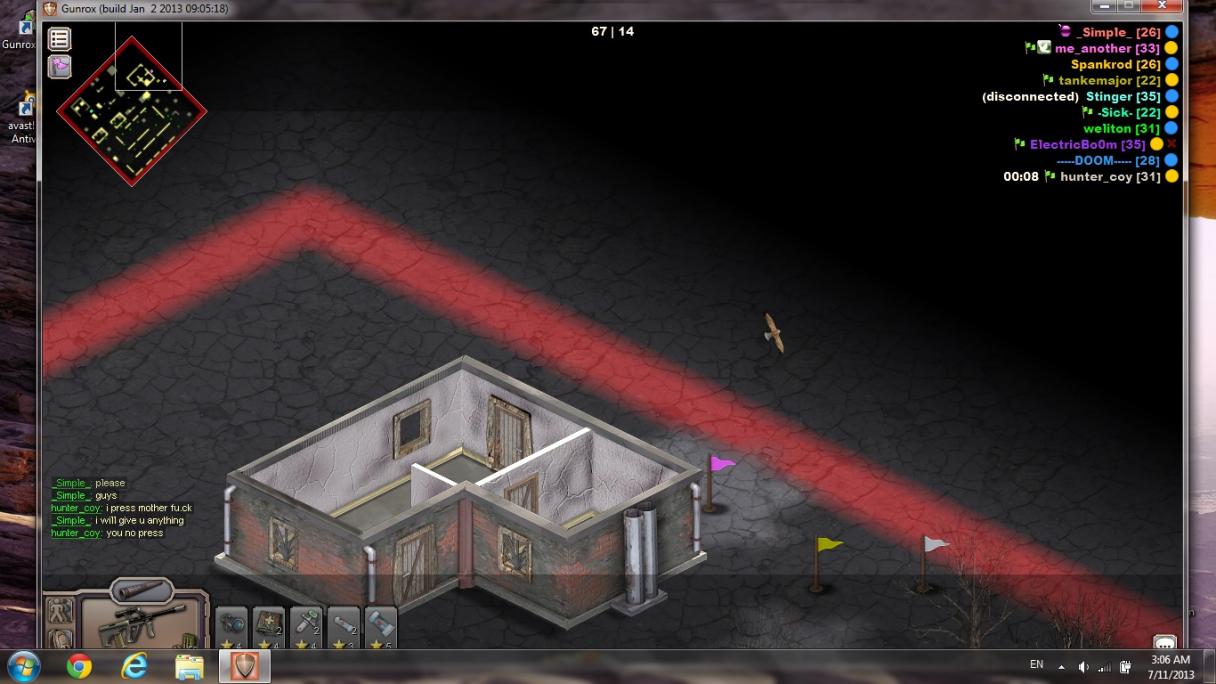The width and height of the screenshot is (1216, 684).
Task: Click the pink flag button
Action: coord(59,66)
